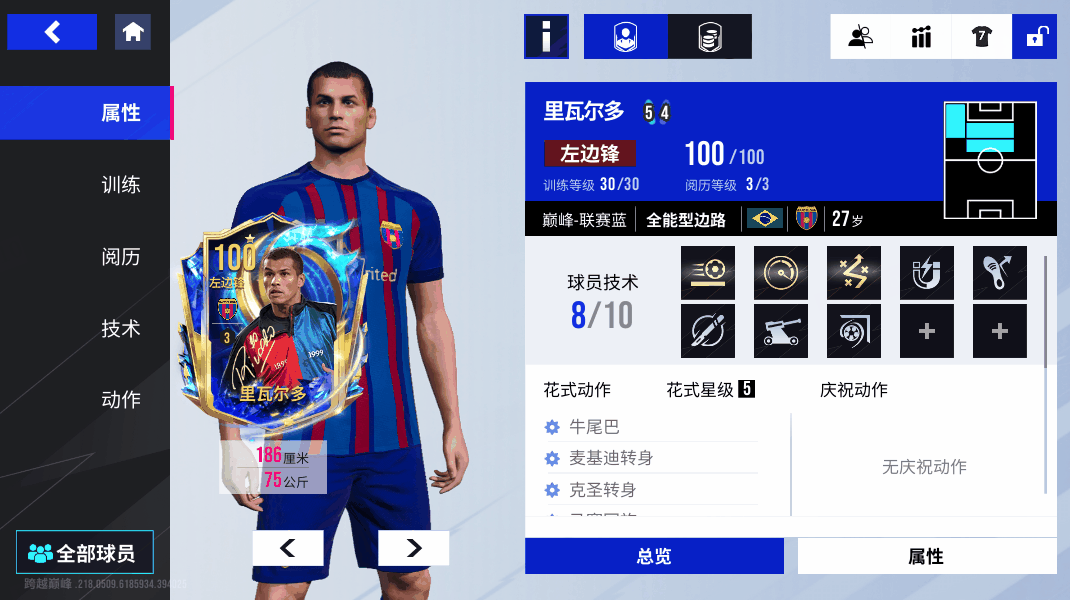
Task: Open the 训练 side menu
Action: (120, 185)
